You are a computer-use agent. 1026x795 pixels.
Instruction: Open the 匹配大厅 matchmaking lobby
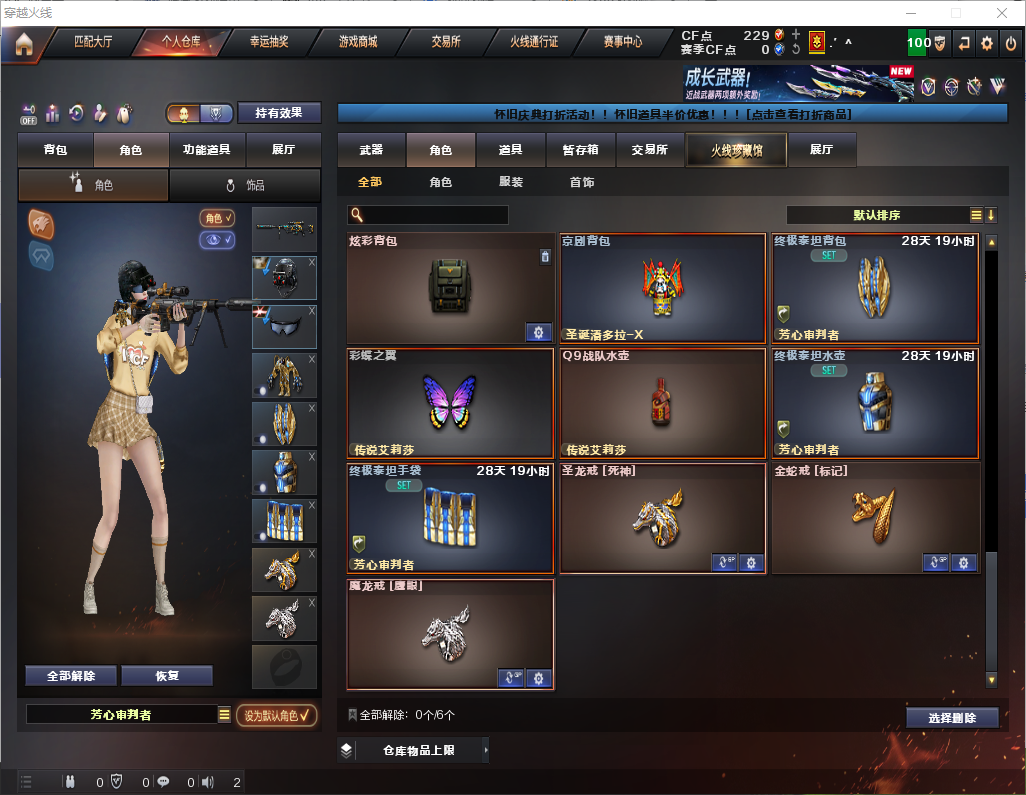click(93, 43)
